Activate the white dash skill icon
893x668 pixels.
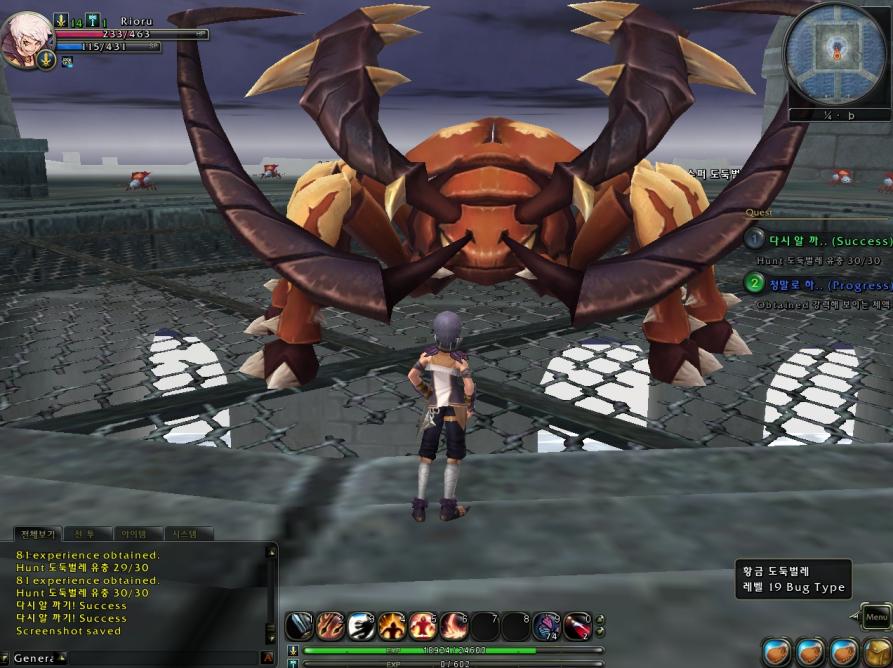point(362,627)
